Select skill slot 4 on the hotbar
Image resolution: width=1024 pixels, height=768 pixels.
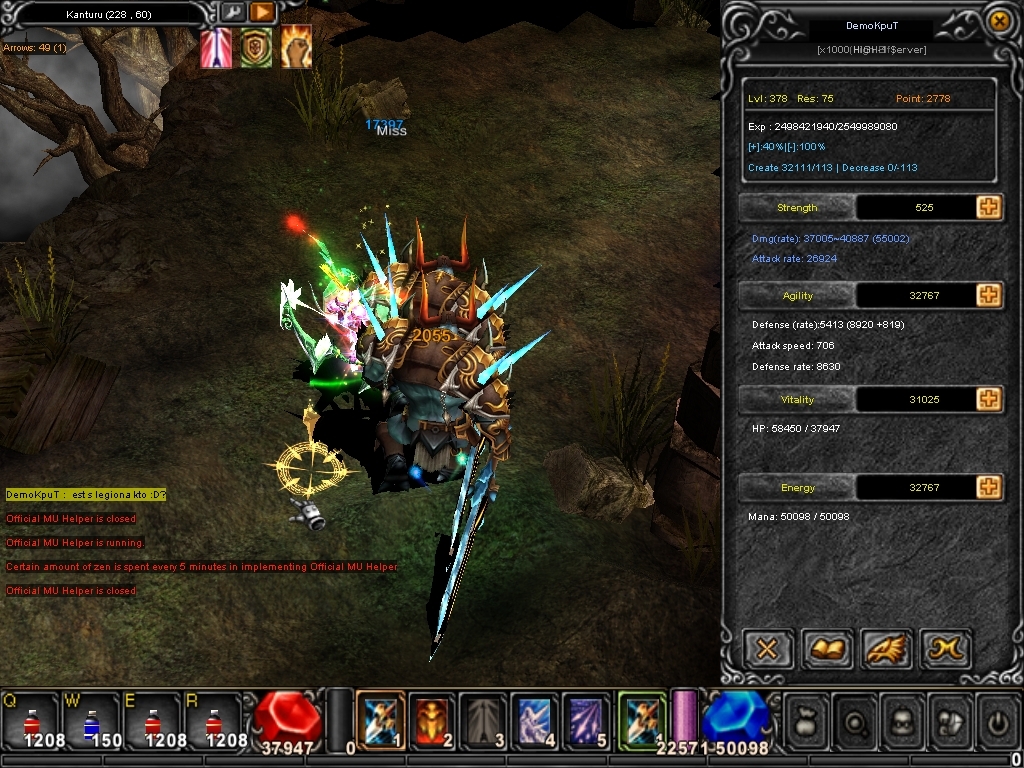pyautogui.click(x=535, y=719)
